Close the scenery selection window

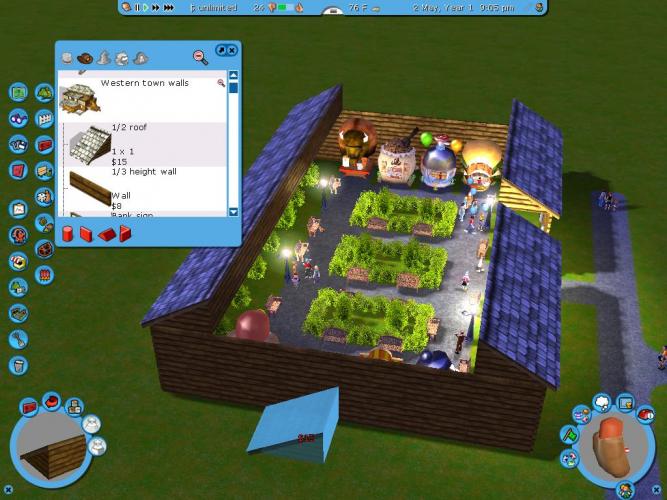coord(232,49)
